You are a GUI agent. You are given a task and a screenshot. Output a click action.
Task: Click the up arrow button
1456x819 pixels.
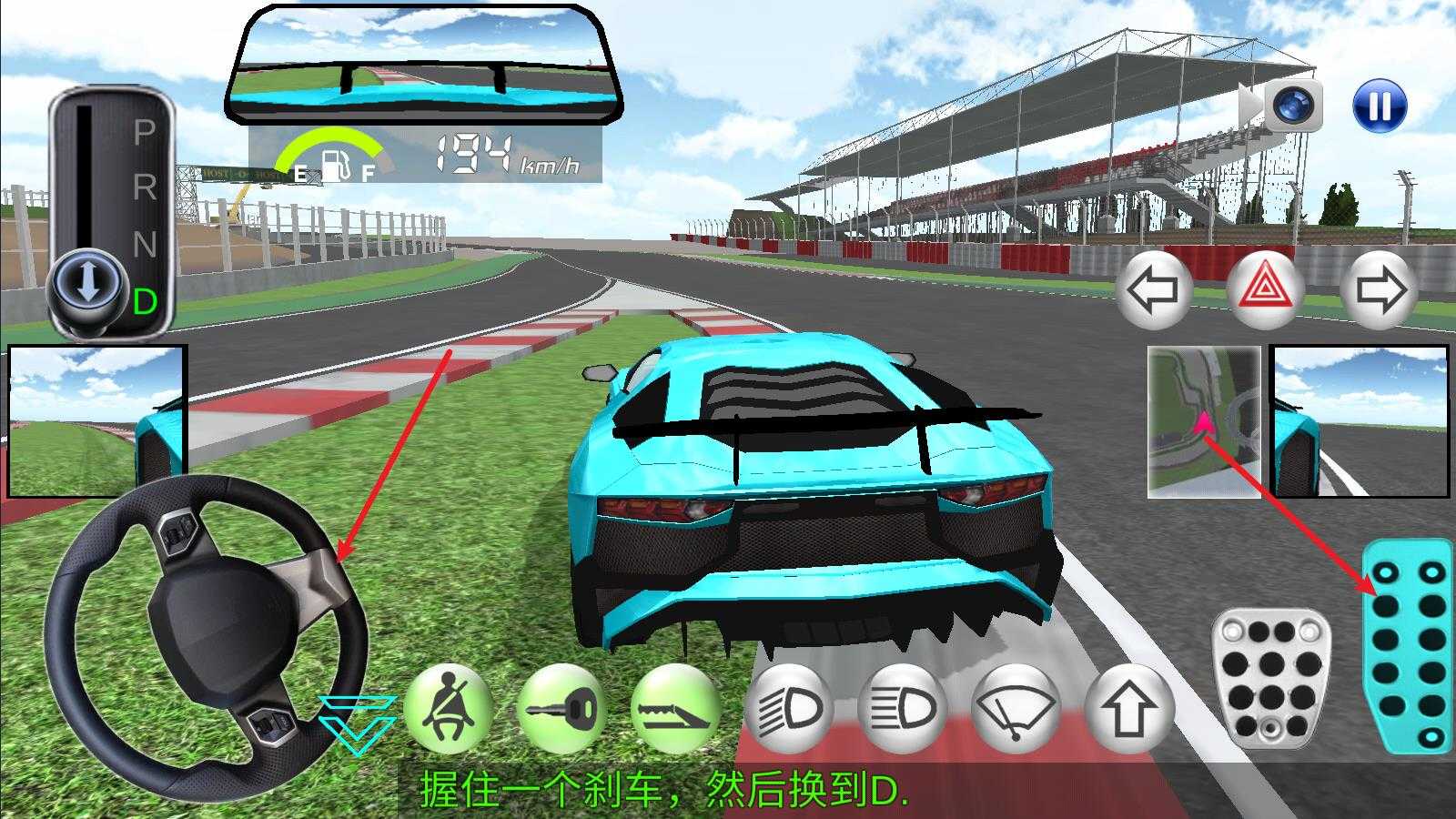pos(1128,708)
